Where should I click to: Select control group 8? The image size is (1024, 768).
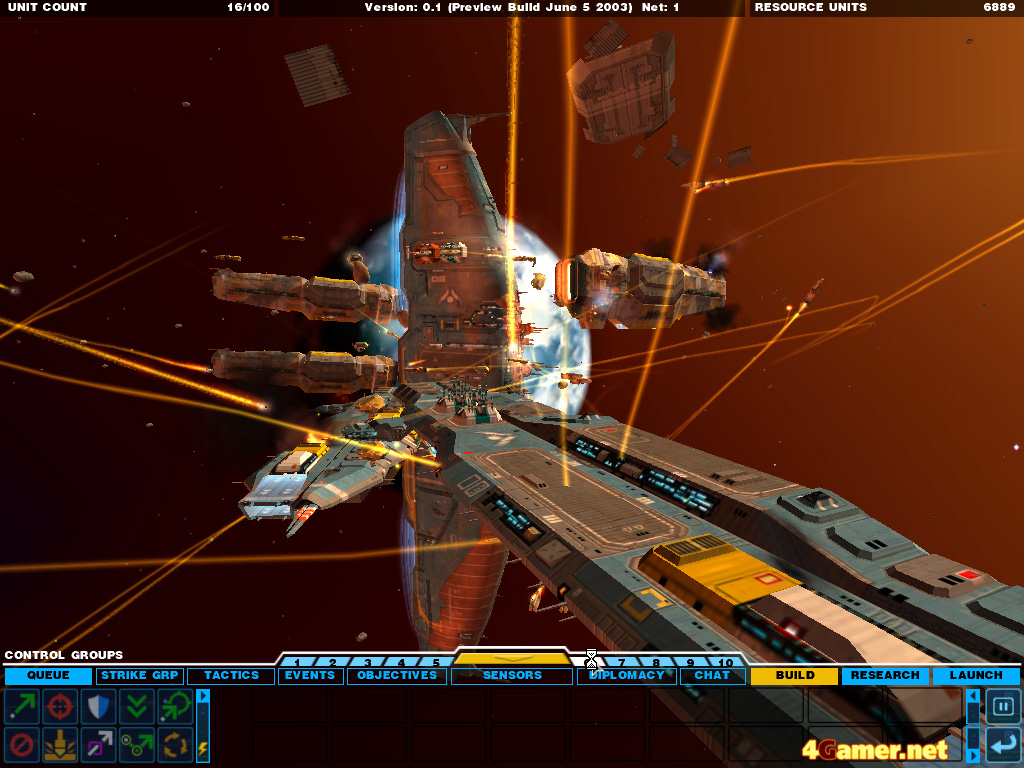656,662
